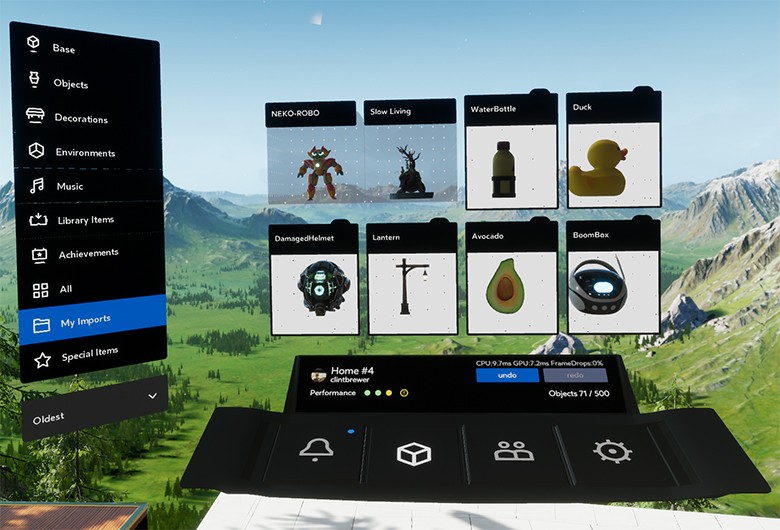The height and width of the screenshot is (530, 780).
Task: Choose the Environments category
Action: pos(84,152)
